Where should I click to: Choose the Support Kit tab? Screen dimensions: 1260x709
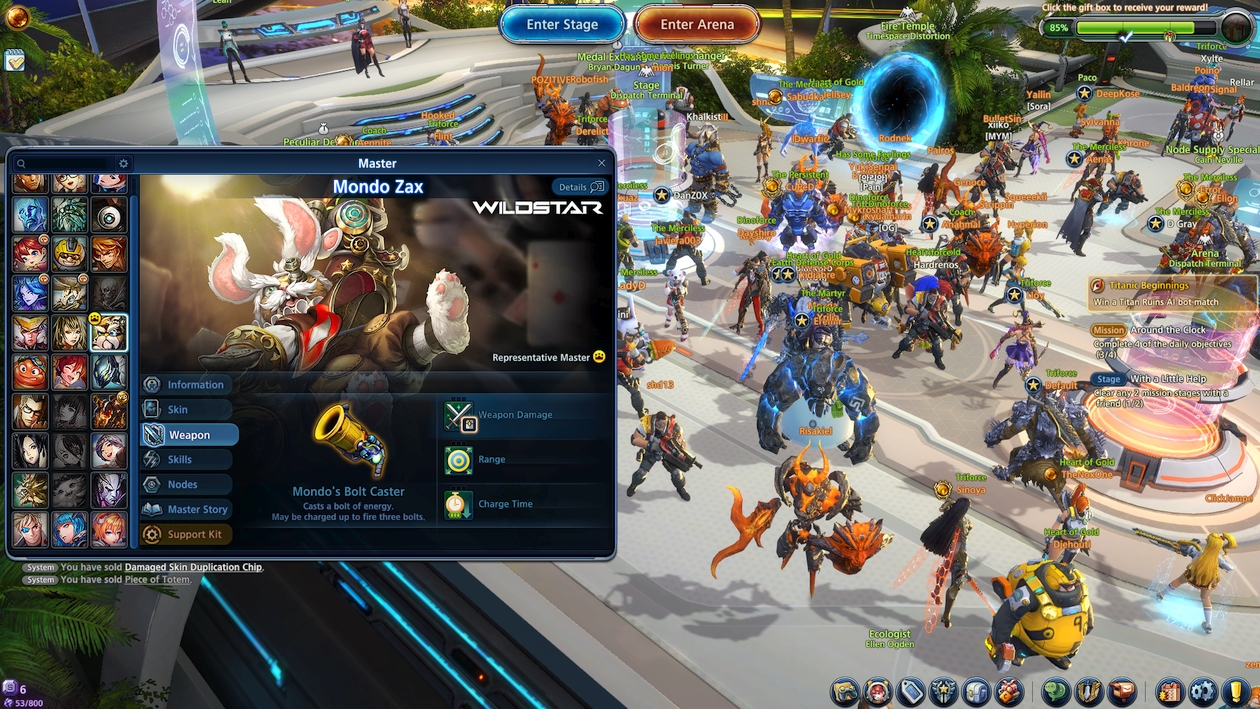click(x=186, y=535)
